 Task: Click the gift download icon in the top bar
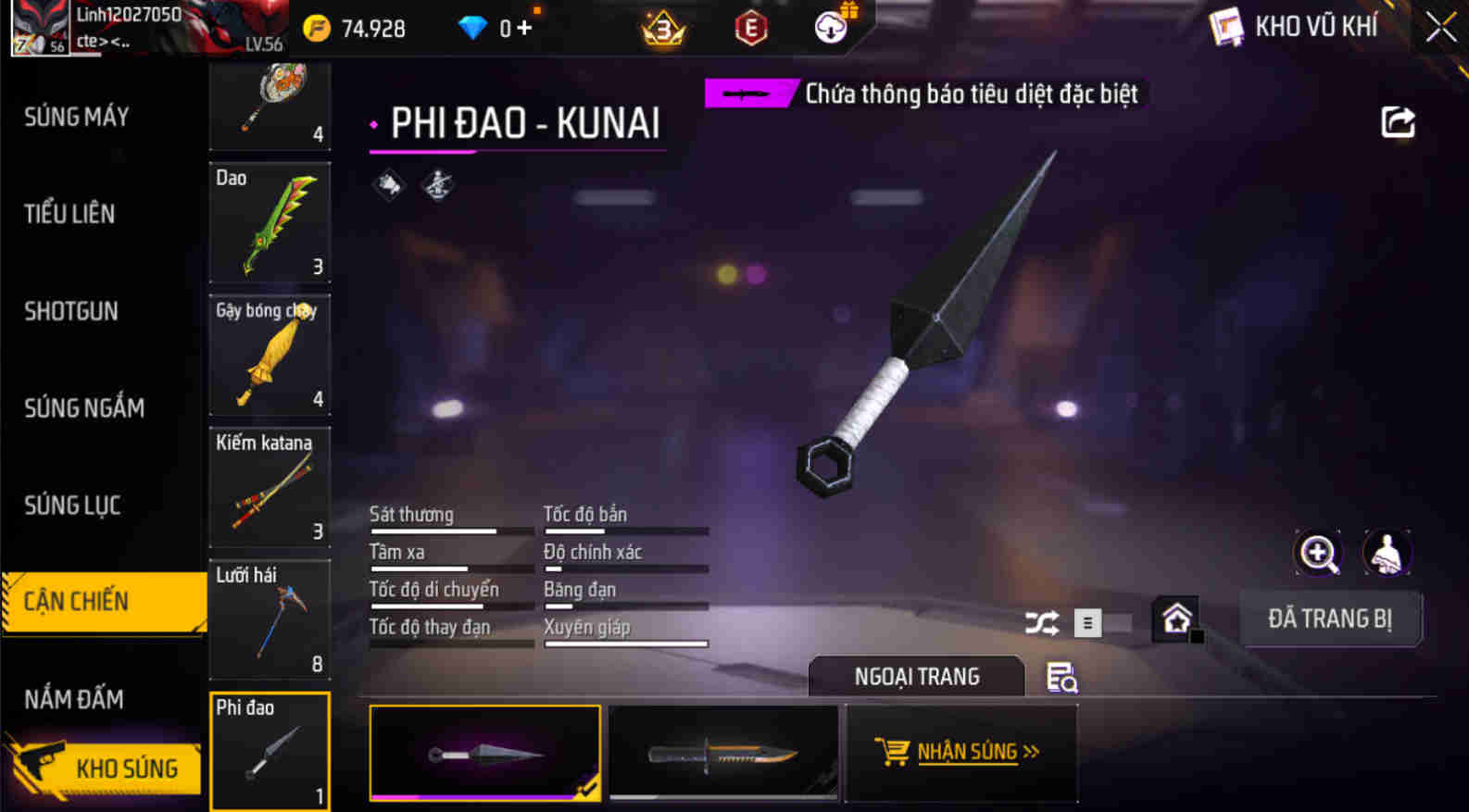coord(827,27)
